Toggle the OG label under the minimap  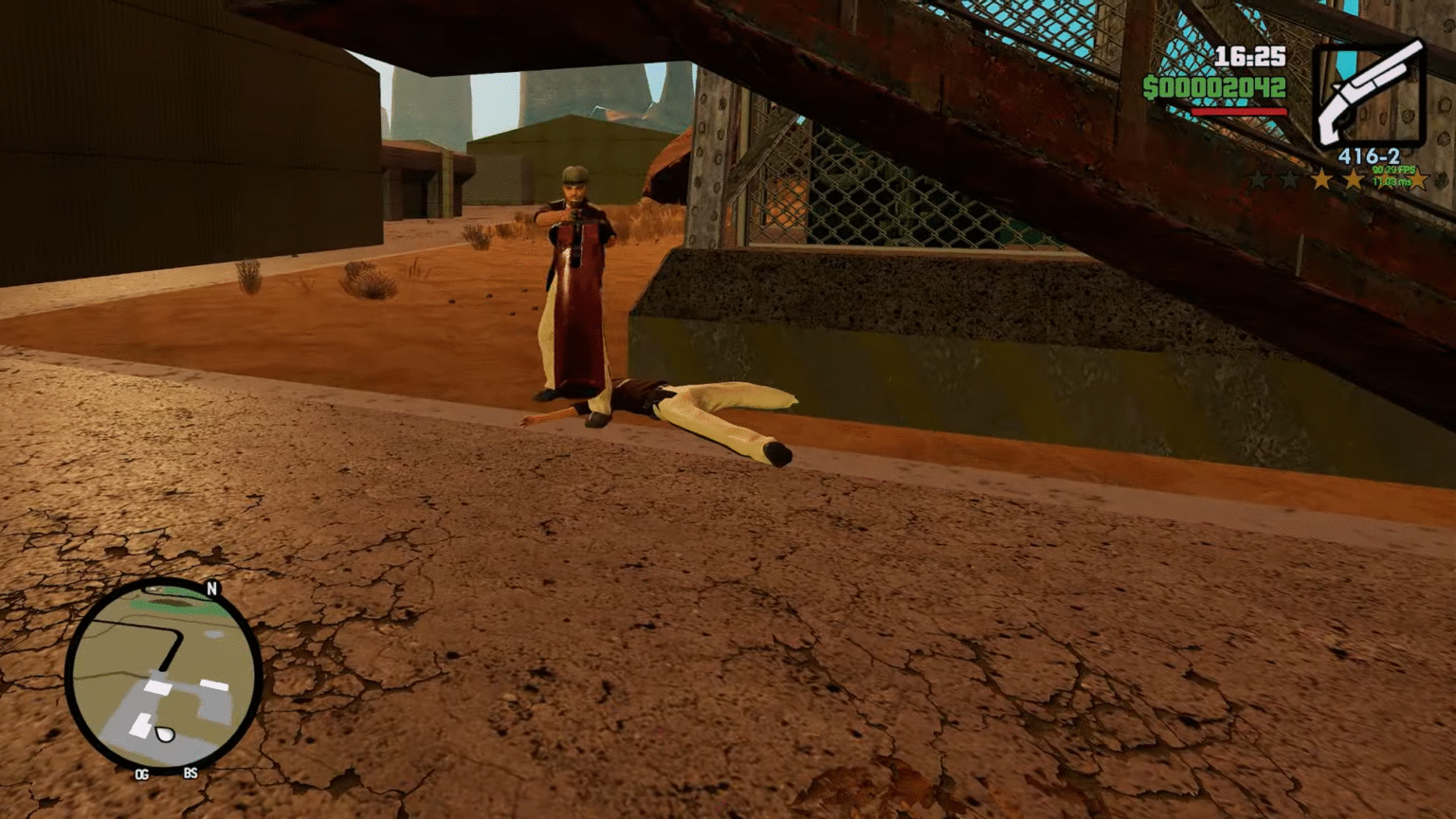[x=141, y=773]
